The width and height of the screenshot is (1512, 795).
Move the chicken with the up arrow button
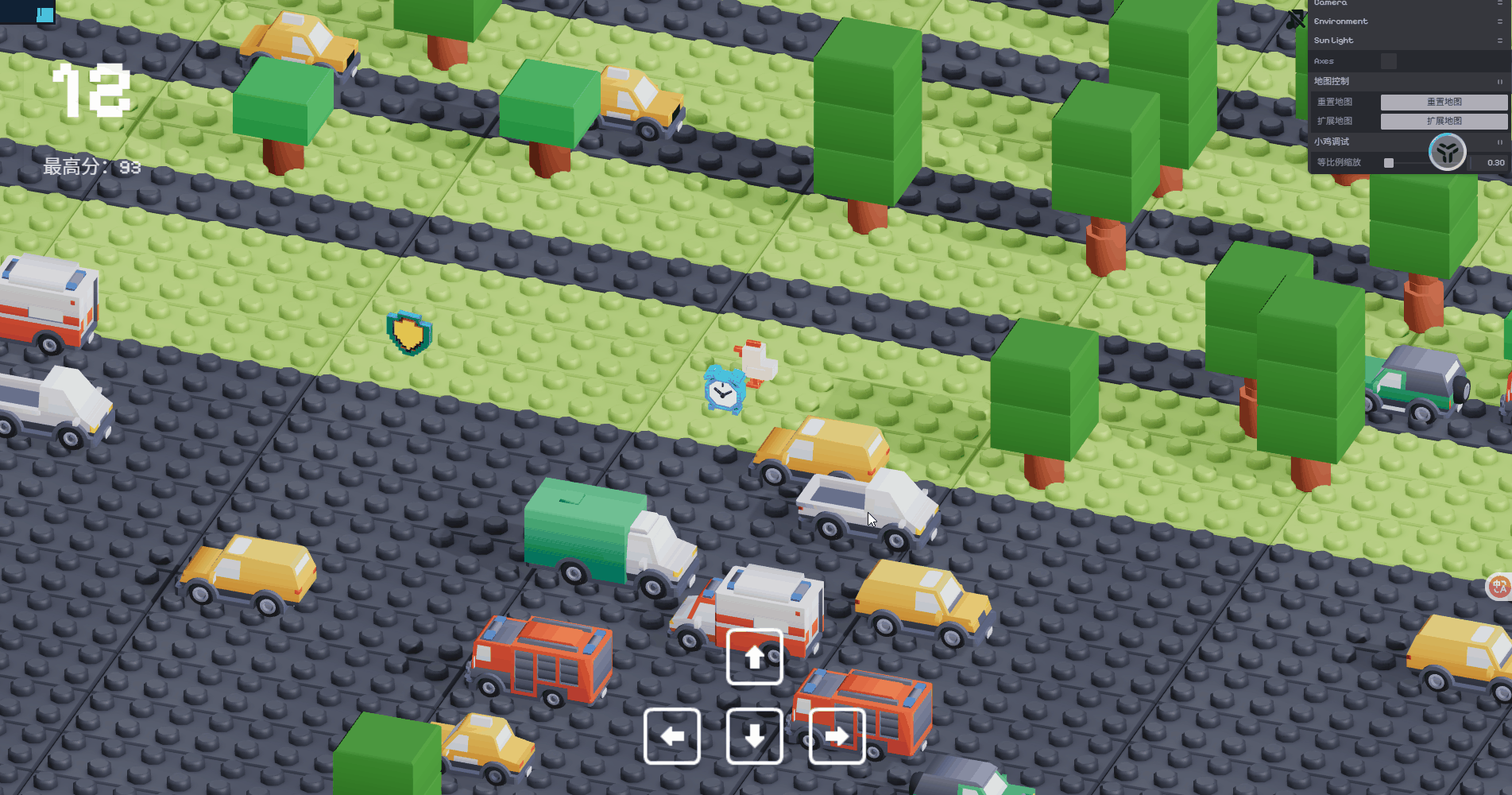(754, 657)
